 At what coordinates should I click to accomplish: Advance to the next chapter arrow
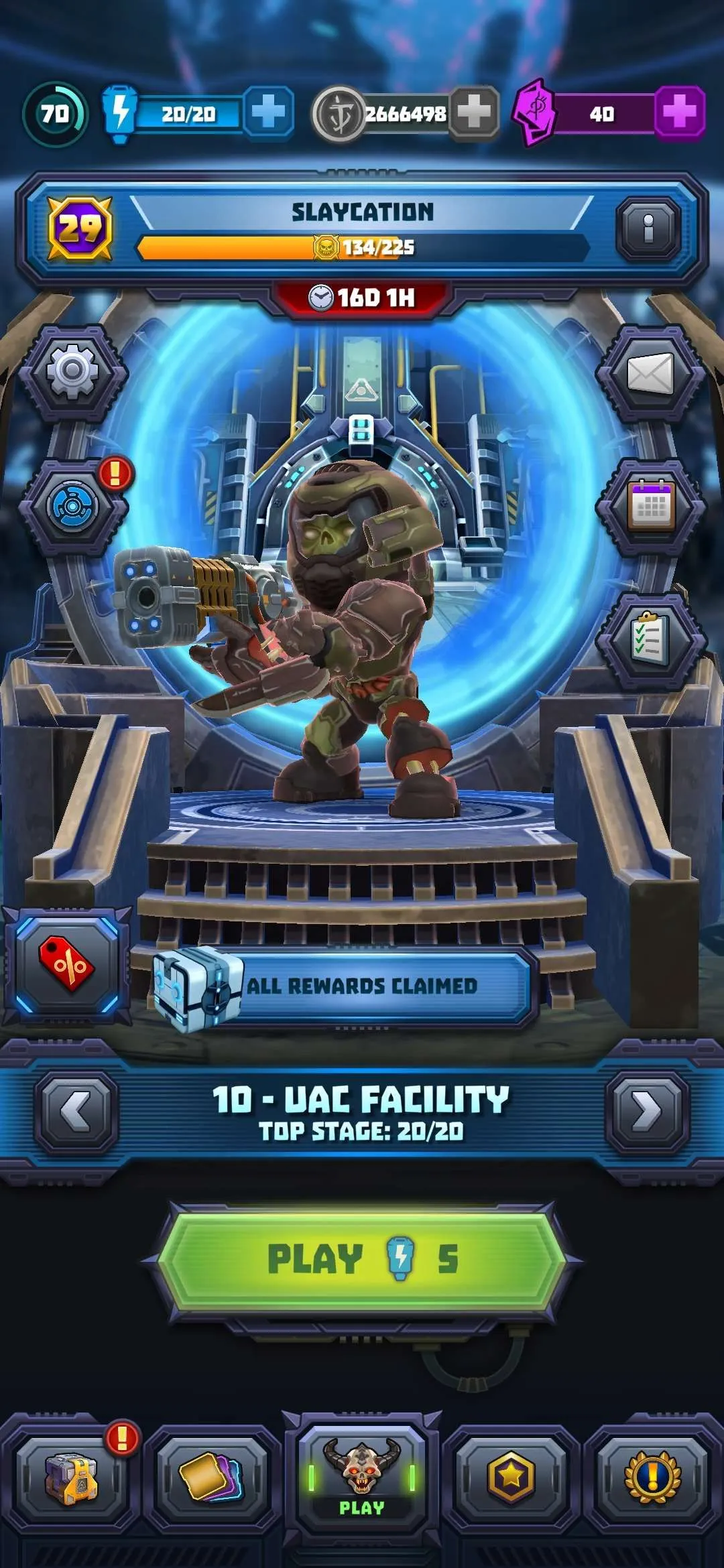coord(647,1111)
